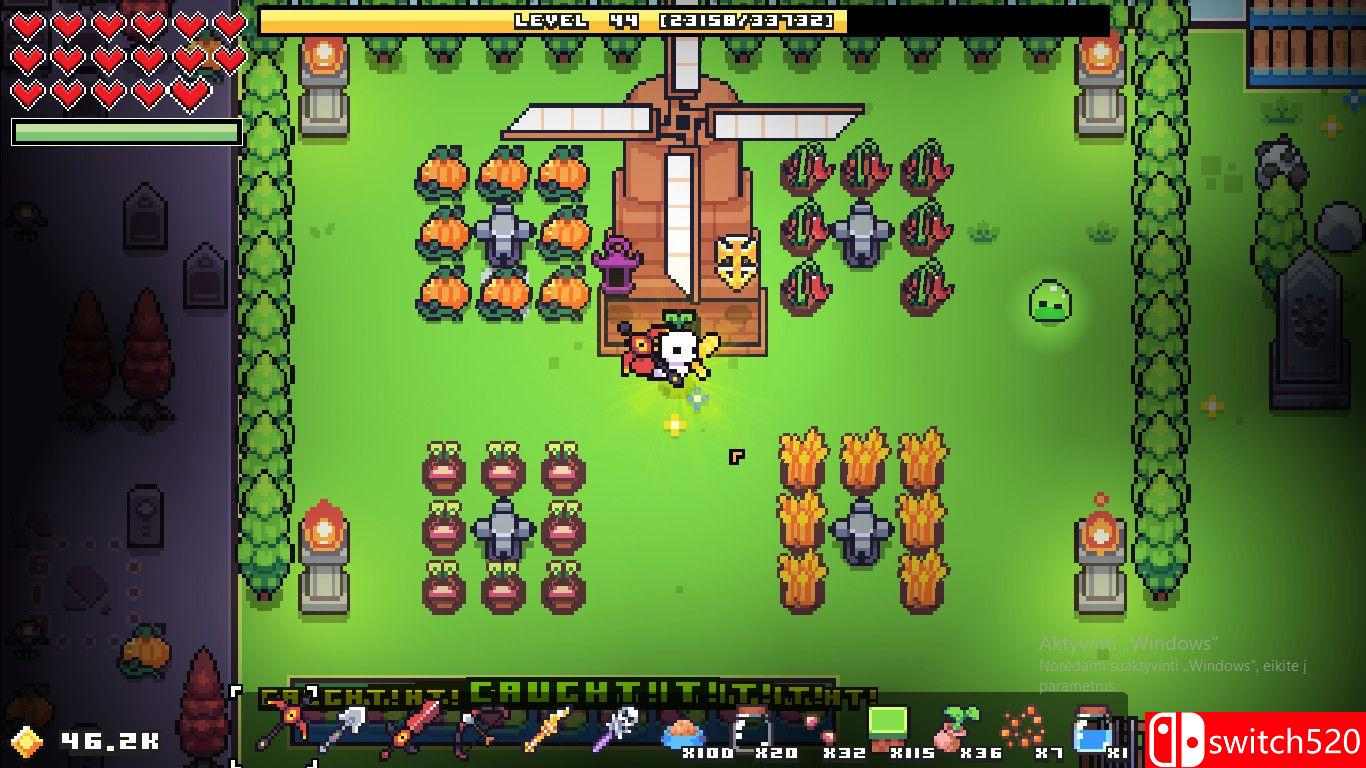This screenshot has height=768, width=1366.
Task: Click the golden cross shield on the windmill
Action: [735, 262]
